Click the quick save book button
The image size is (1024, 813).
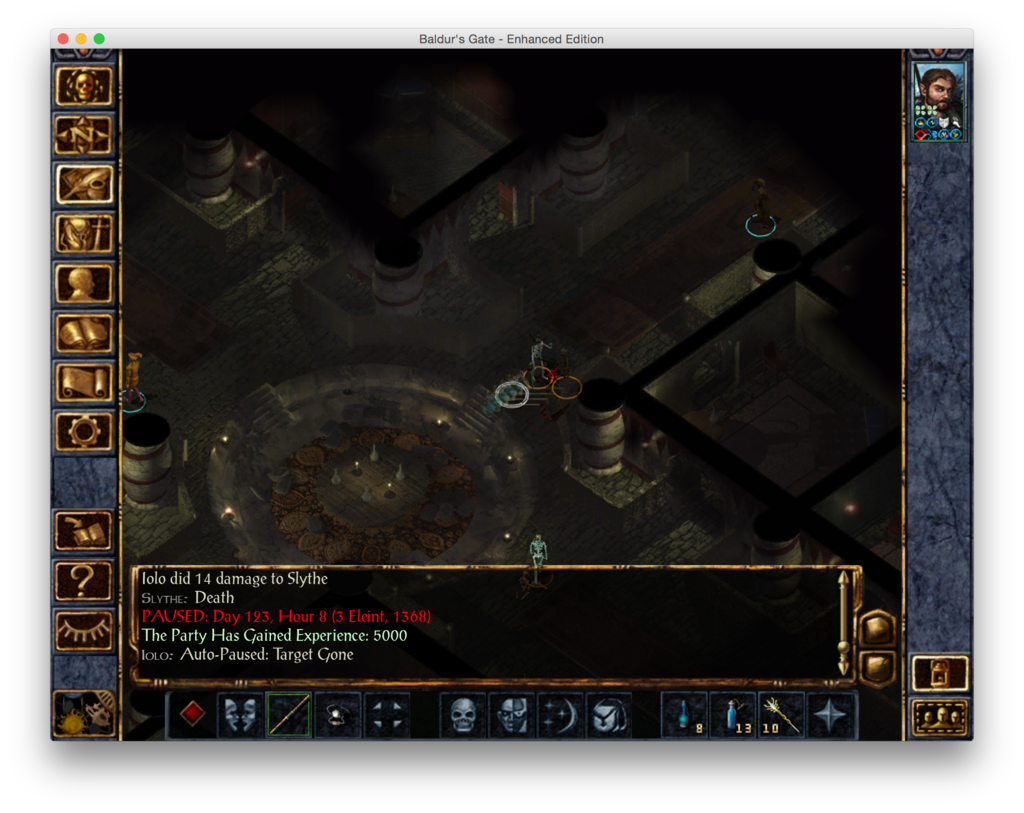84,531
